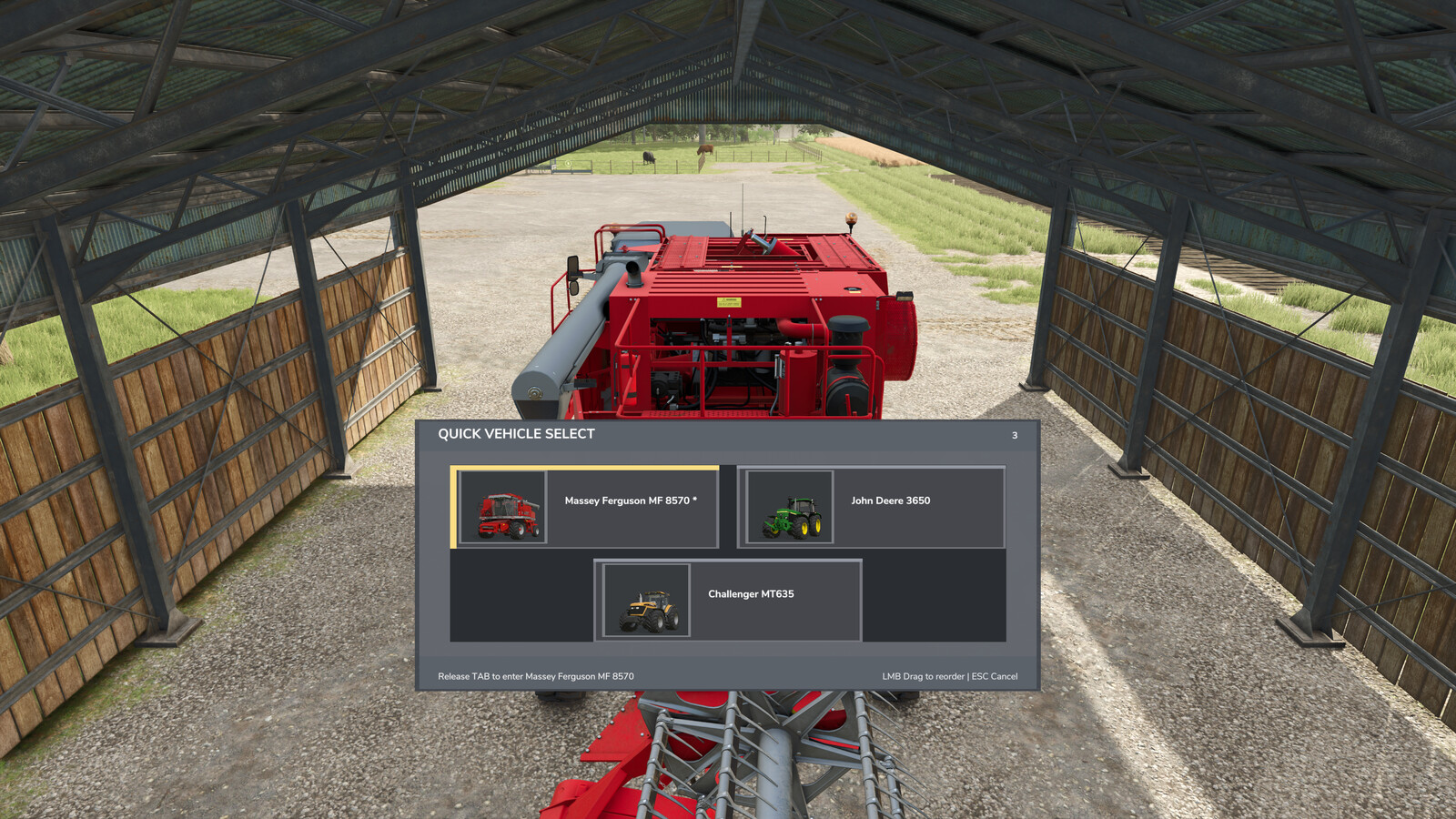Click the QUICK VEHICLE SELECT panel header
This screenshot has width=1456, height=819.
(514, 435)
